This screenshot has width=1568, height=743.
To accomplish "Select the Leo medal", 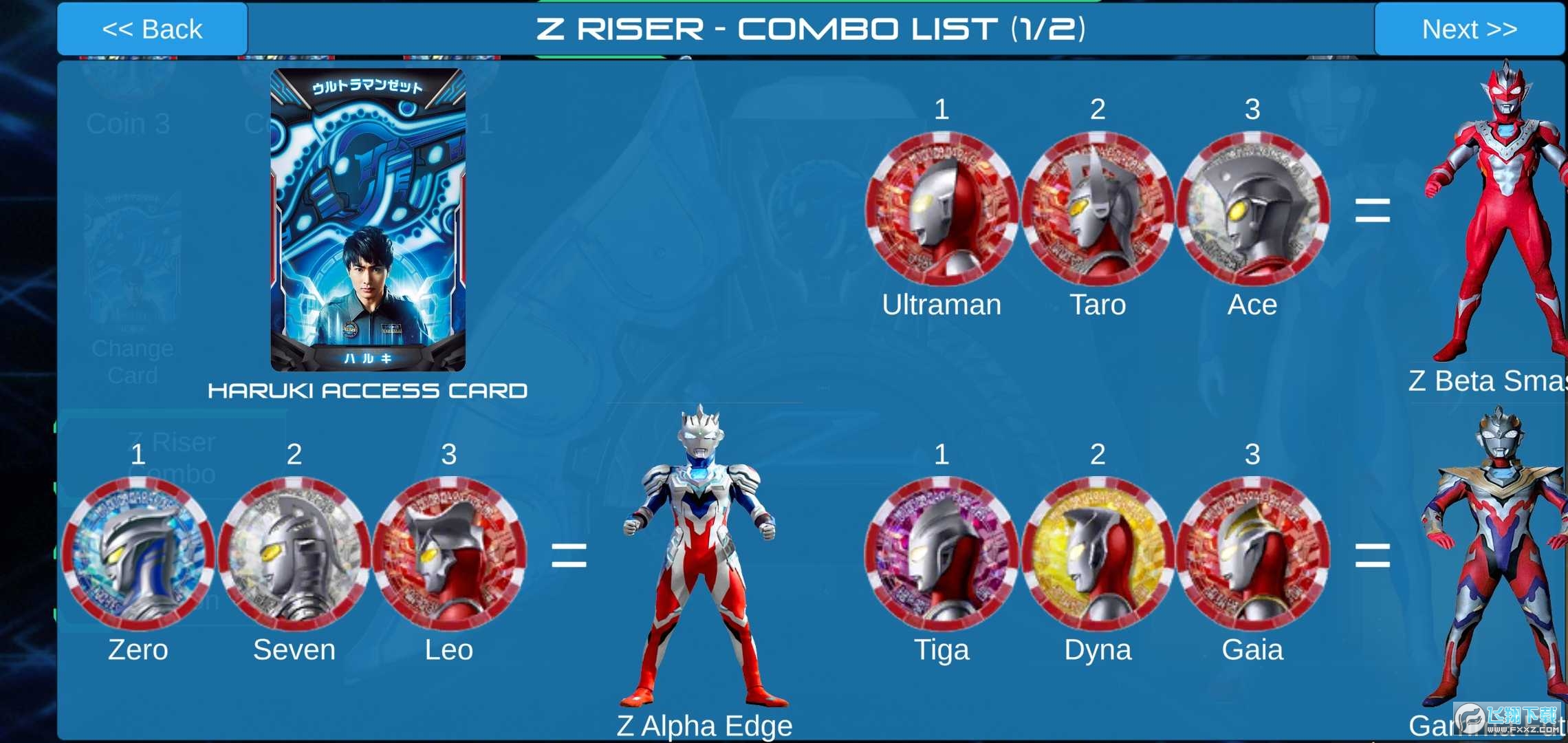I will pos(449,554).
